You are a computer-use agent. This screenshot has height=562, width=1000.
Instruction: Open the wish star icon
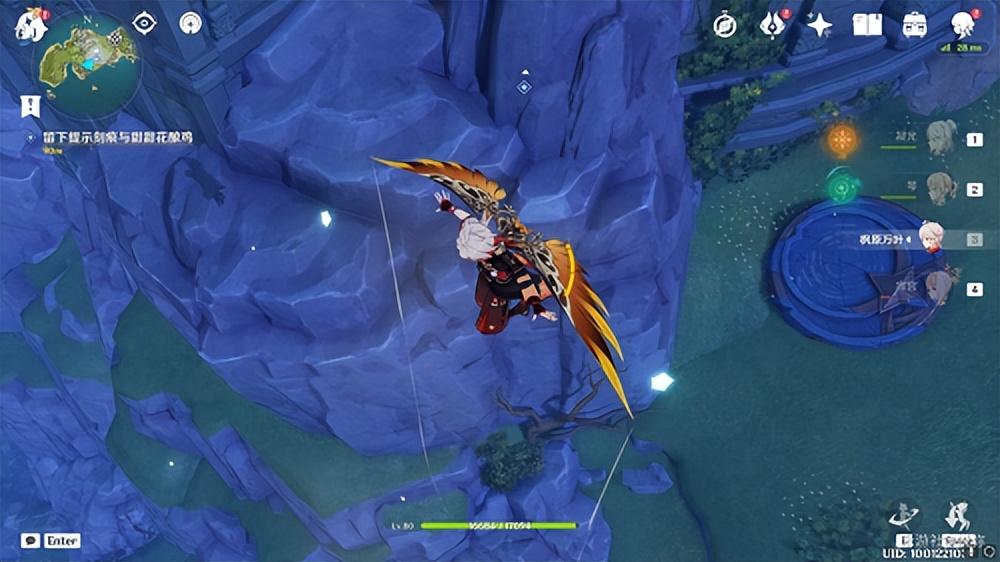coord(820,25)
